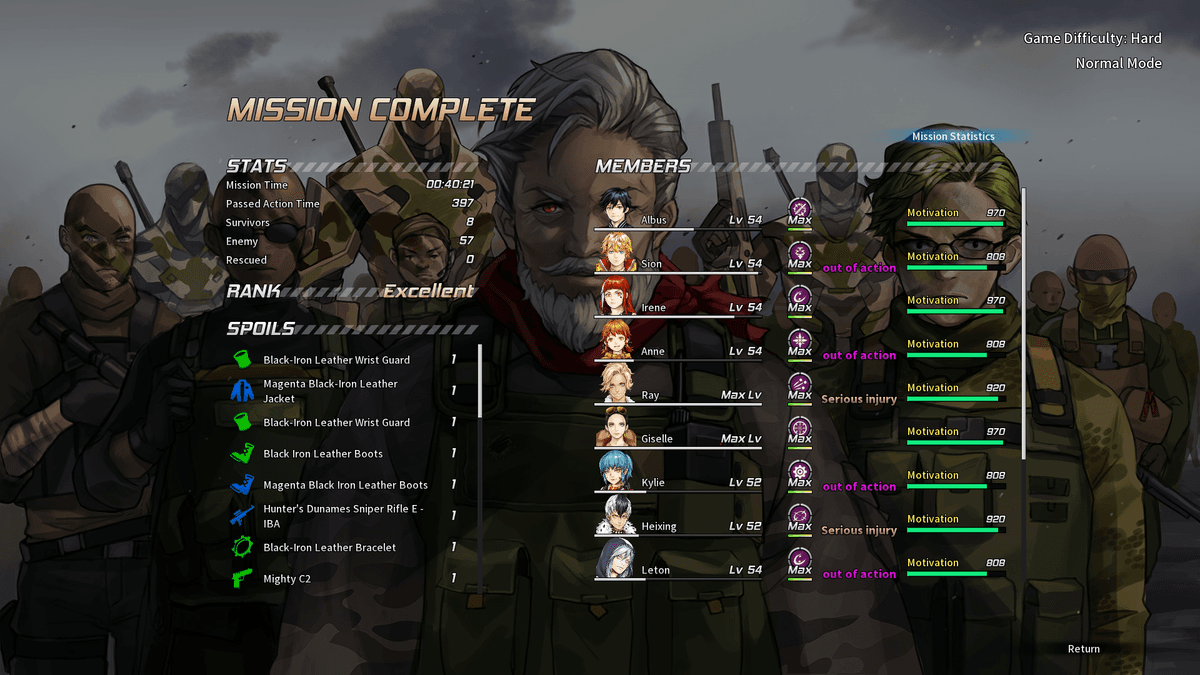
Task: Choose the Magenta Black Iron Leather Boots
Action: tap(344, 485)
